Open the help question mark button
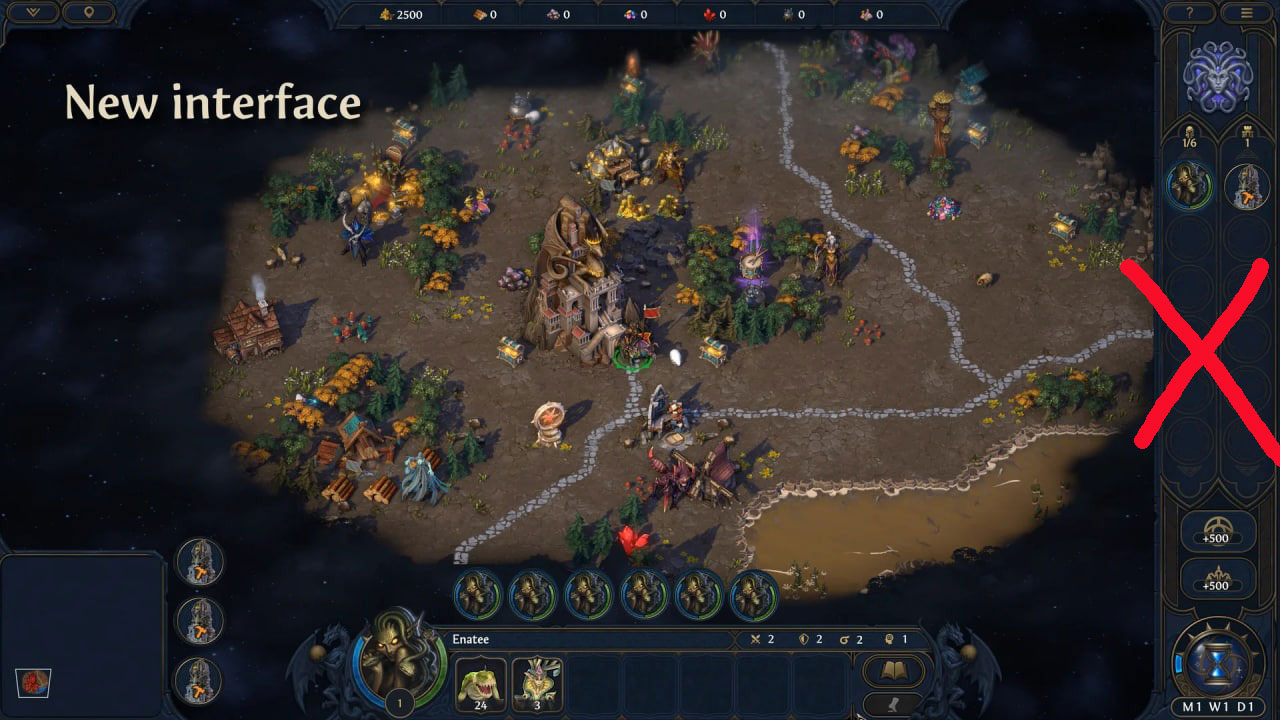This screenshot has width=1280, height=720. 1190,13
